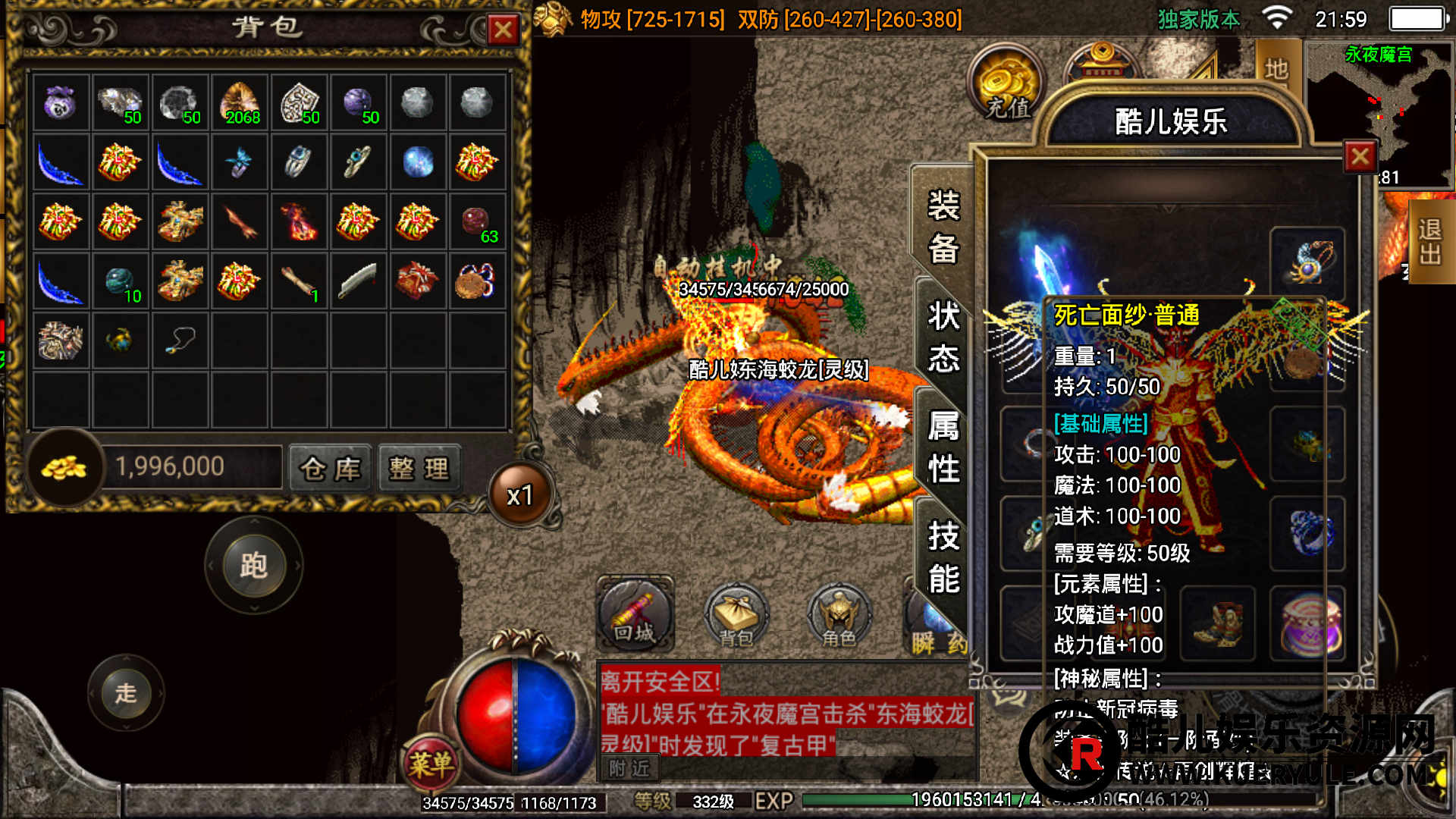Screen dimensions: 1456x819
Task: Toggle the 走 walk button
Action: click(126, 692)
